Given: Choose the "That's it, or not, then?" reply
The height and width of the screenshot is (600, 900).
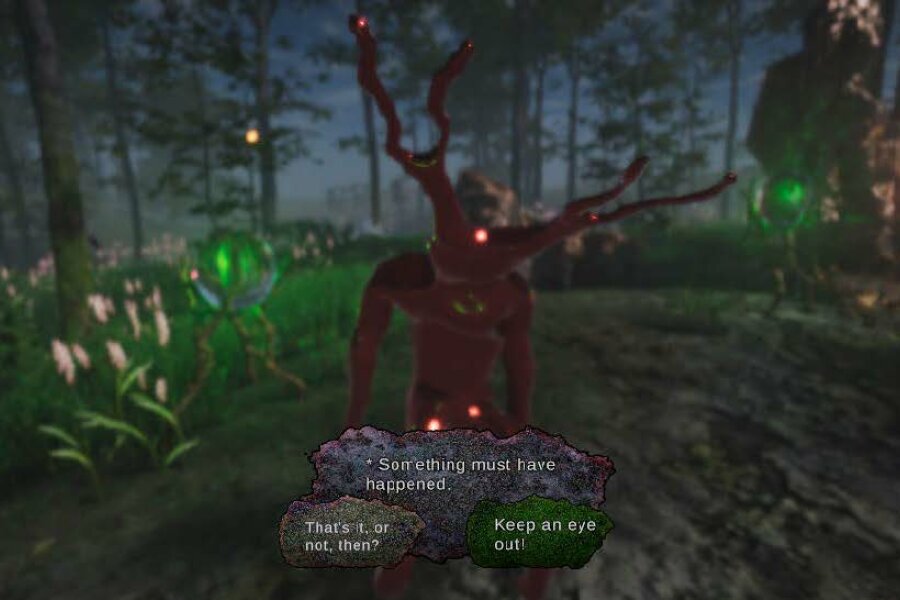Looking at the screenshot, I should click(x=349, y=535).
